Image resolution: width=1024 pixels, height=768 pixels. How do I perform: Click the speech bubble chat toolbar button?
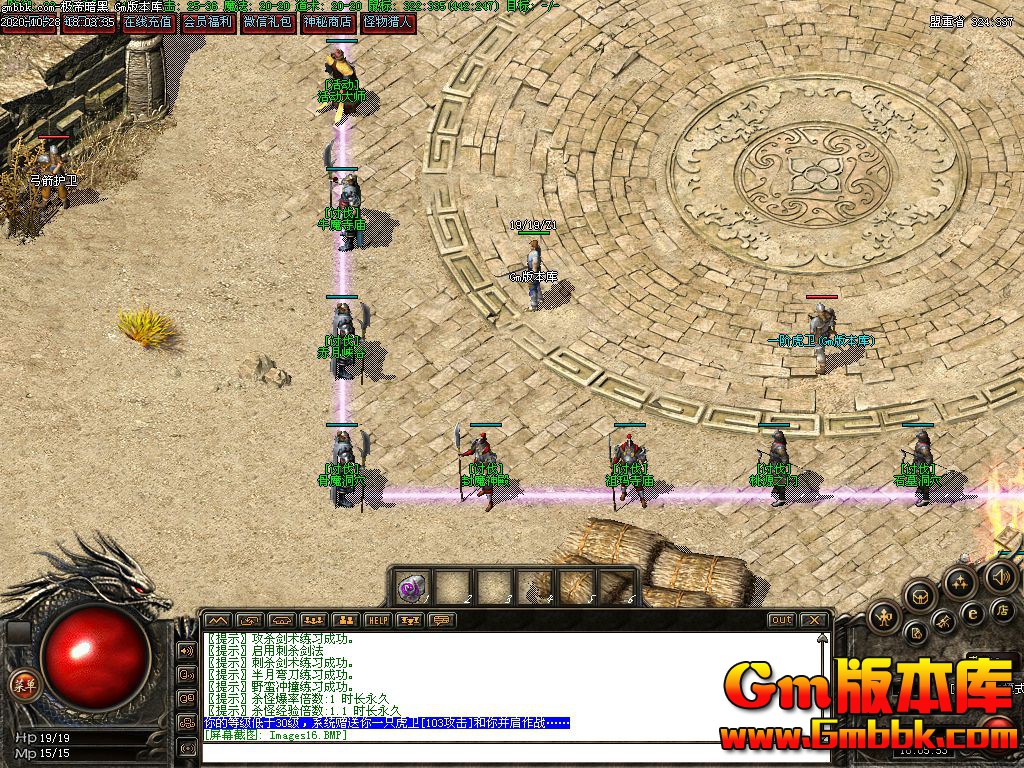440,621
